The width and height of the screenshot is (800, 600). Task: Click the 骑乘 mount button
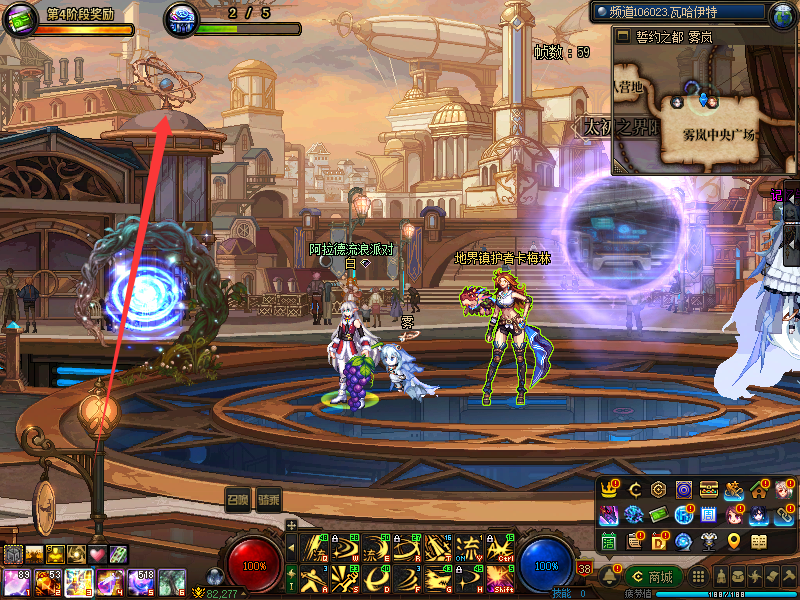coord(268,500)
